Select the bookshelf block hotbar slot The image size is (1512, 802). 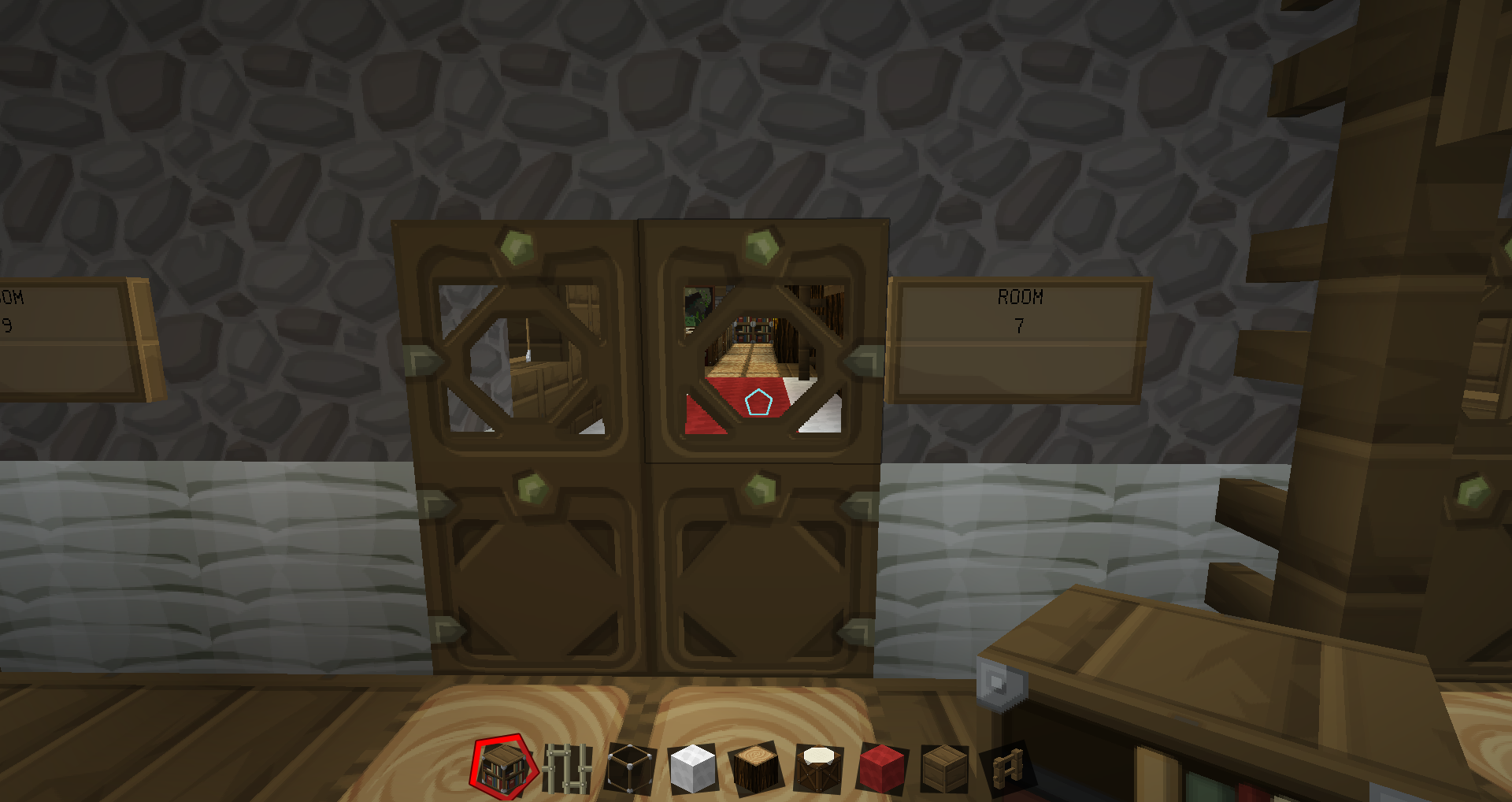click(x=503, y=767)
